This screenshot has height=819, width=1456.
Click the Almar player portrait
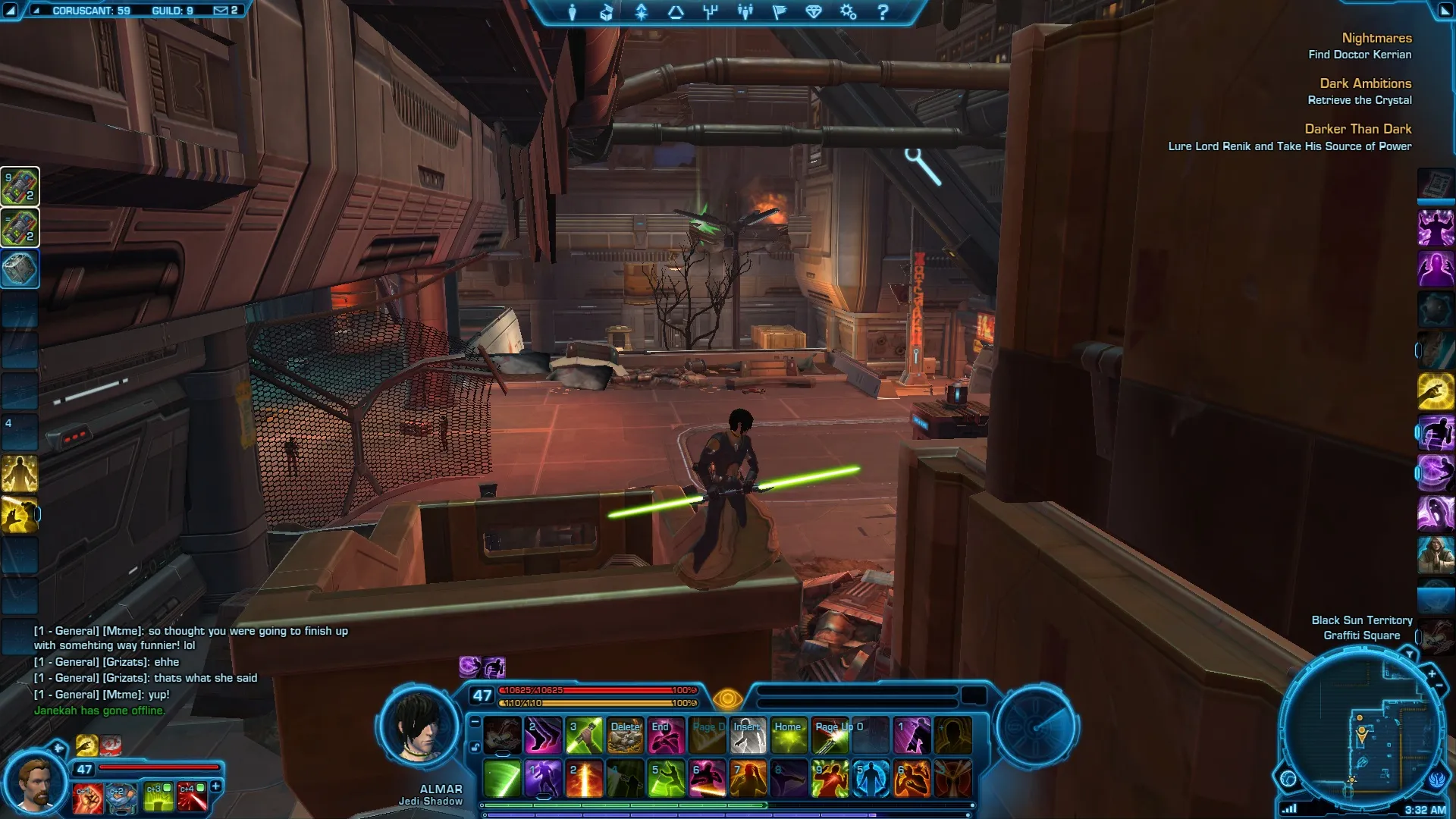pos(419,728)
